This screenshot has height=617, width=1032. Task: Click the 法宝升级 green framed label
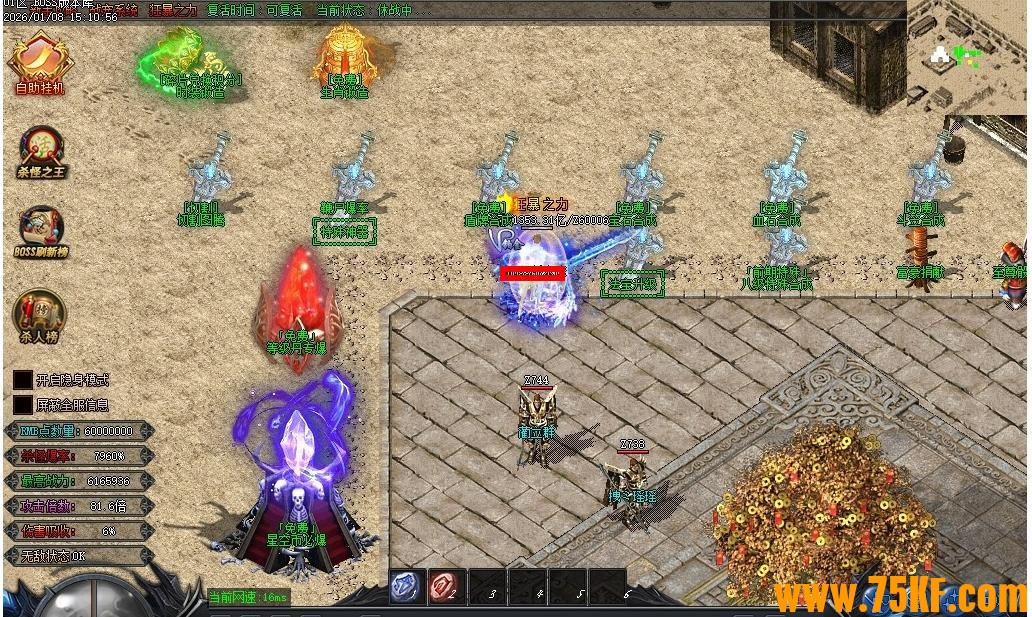[632, 283]
